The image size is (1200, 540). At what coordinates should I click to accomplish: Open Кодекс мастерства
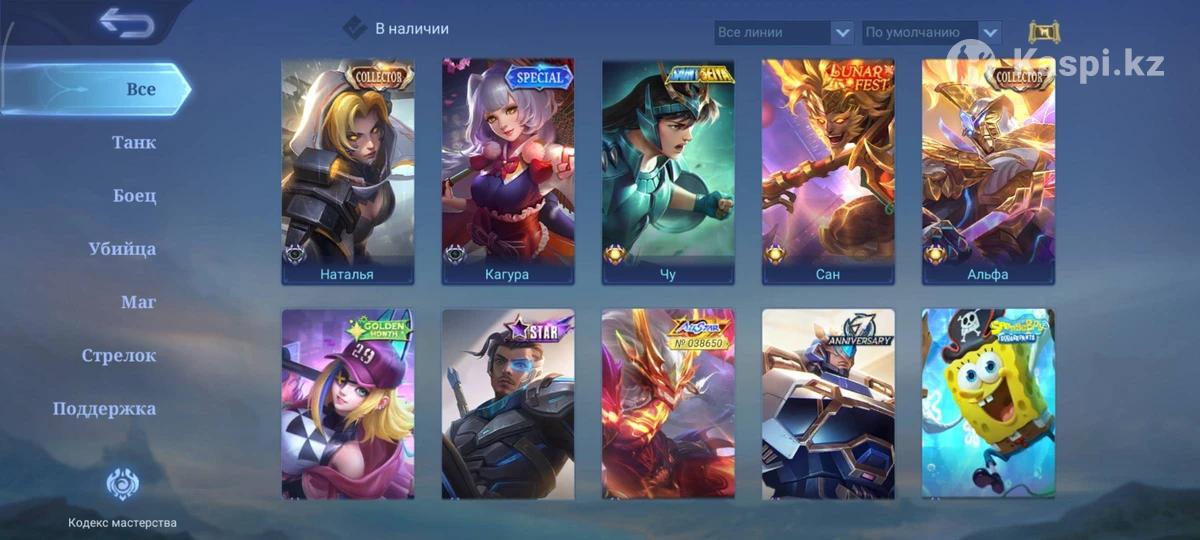click(122, 497)
